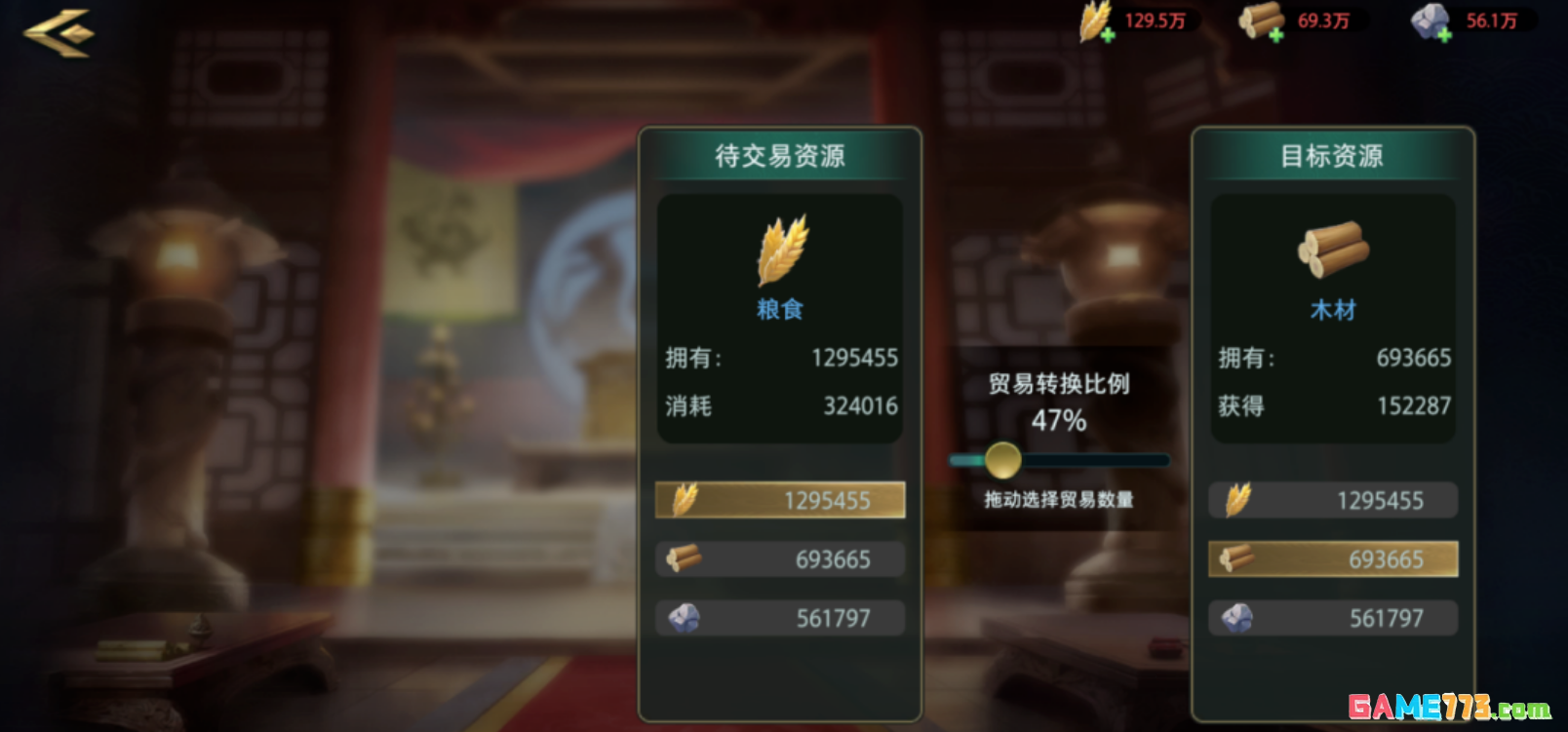Click the 待交易资源 panel title
1568x732 pixels.
coord(780,154)
